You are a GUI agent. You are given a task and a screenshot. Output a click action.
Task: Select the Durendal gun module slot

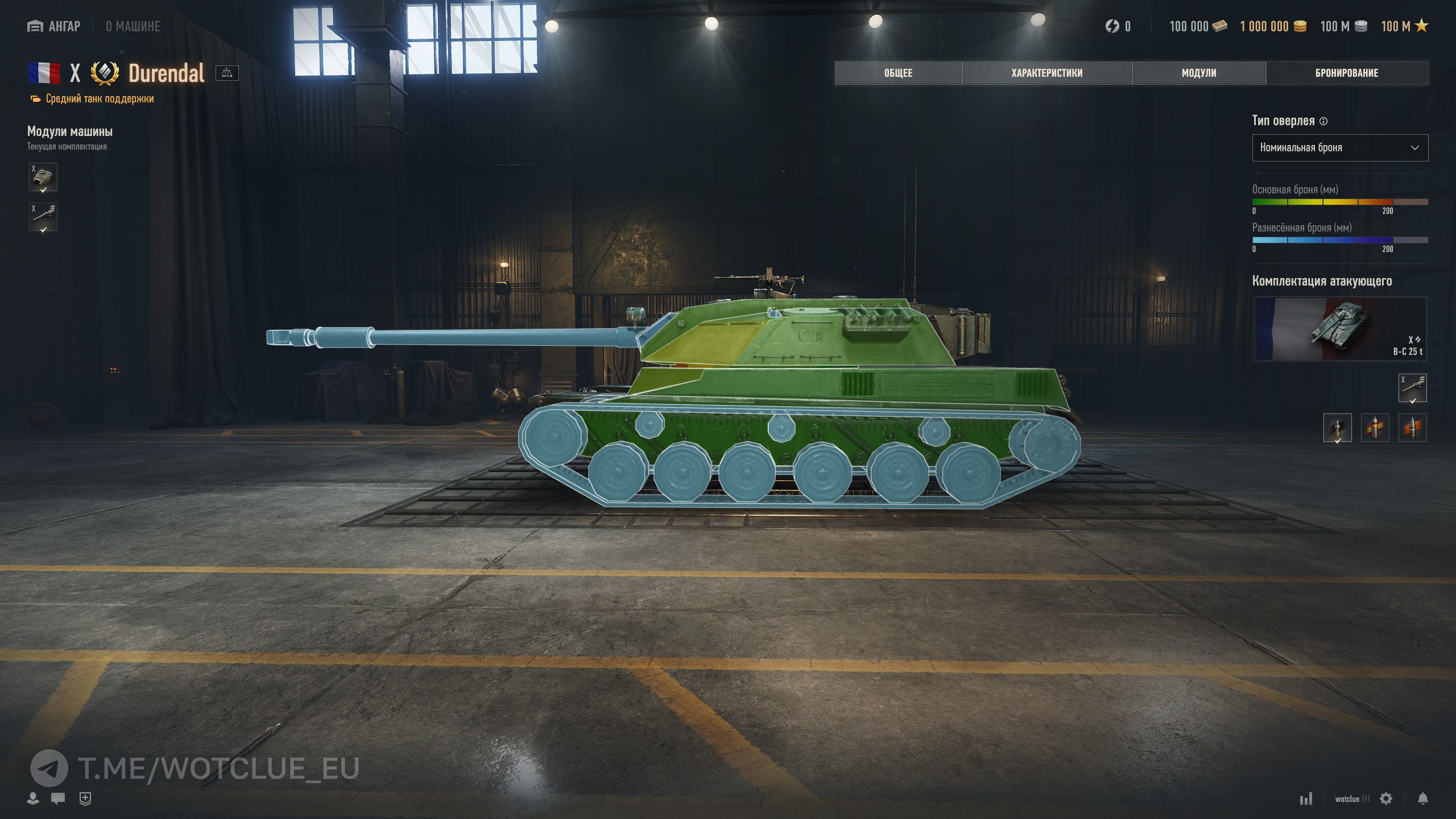43,217
